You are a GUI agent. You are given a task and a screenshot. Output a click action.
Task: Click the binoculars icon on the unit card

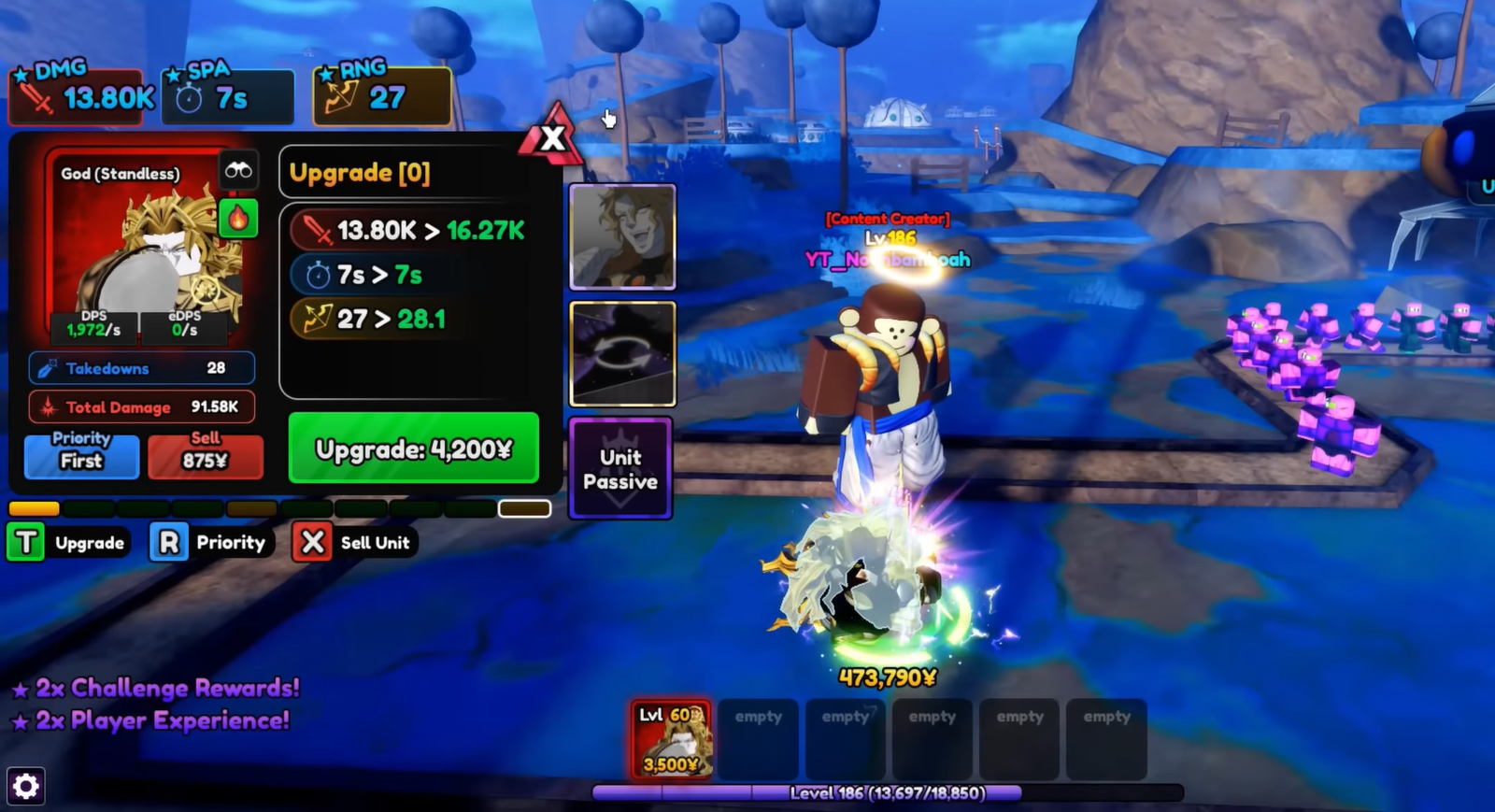(237, 170)
